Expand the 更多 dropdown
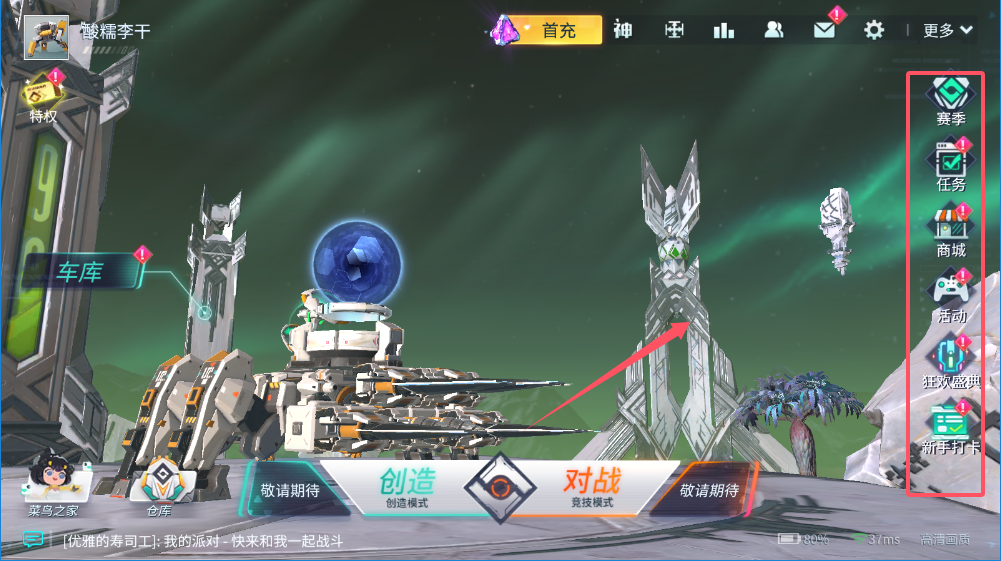The width and height of the screenshot is (1001, 561). pos(947,30)
